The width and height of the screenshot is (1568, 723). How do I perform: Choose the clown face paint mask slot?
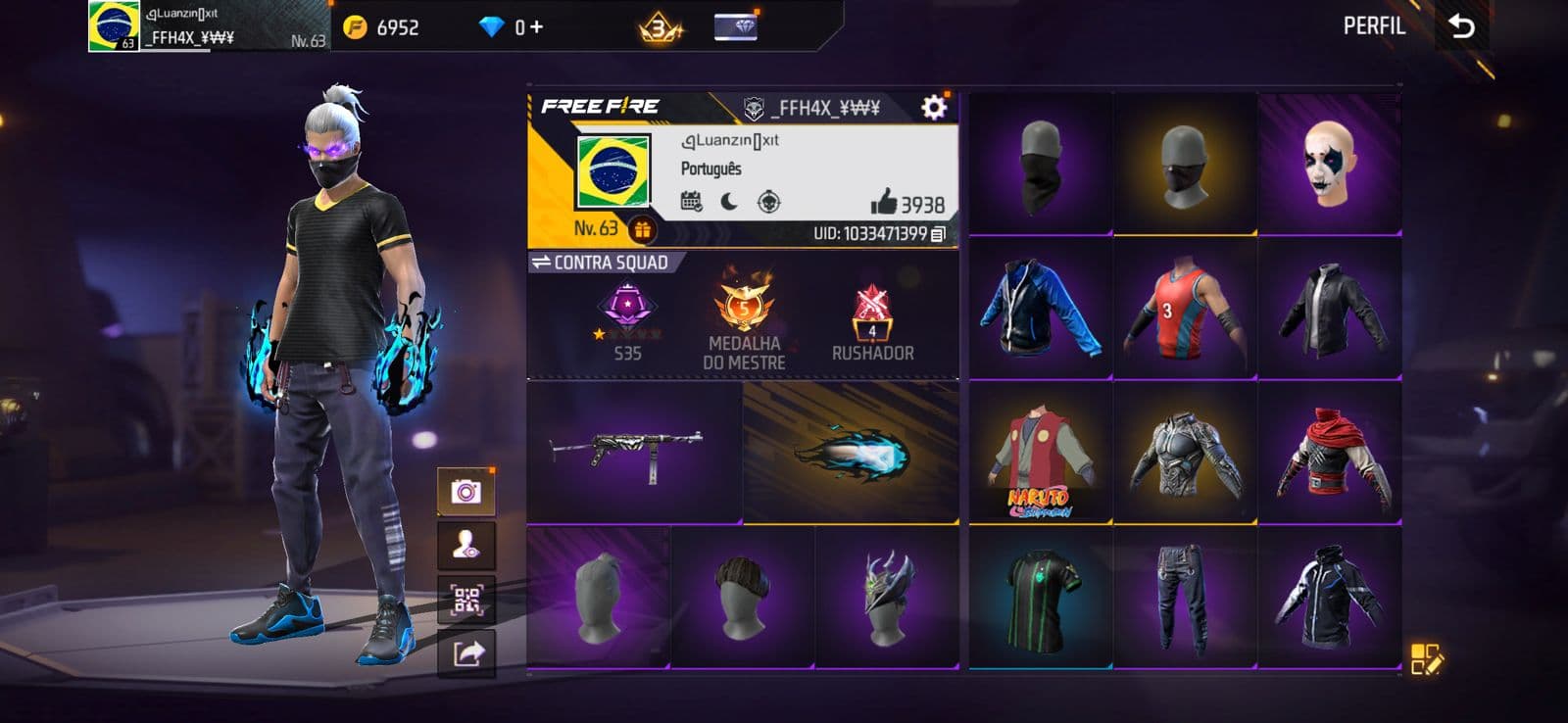click(x=1330, y=165)
